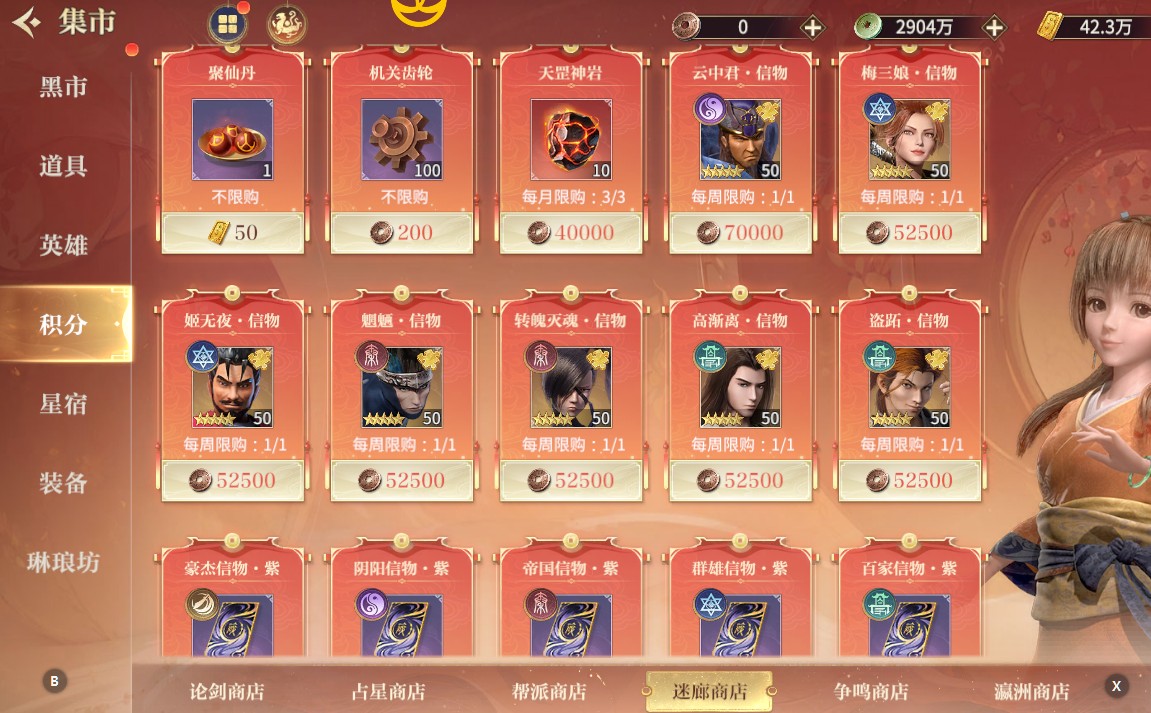1151x713 pixels.
Task: Open the 瀛洲商店 tab
Action: pos(1032,691)
